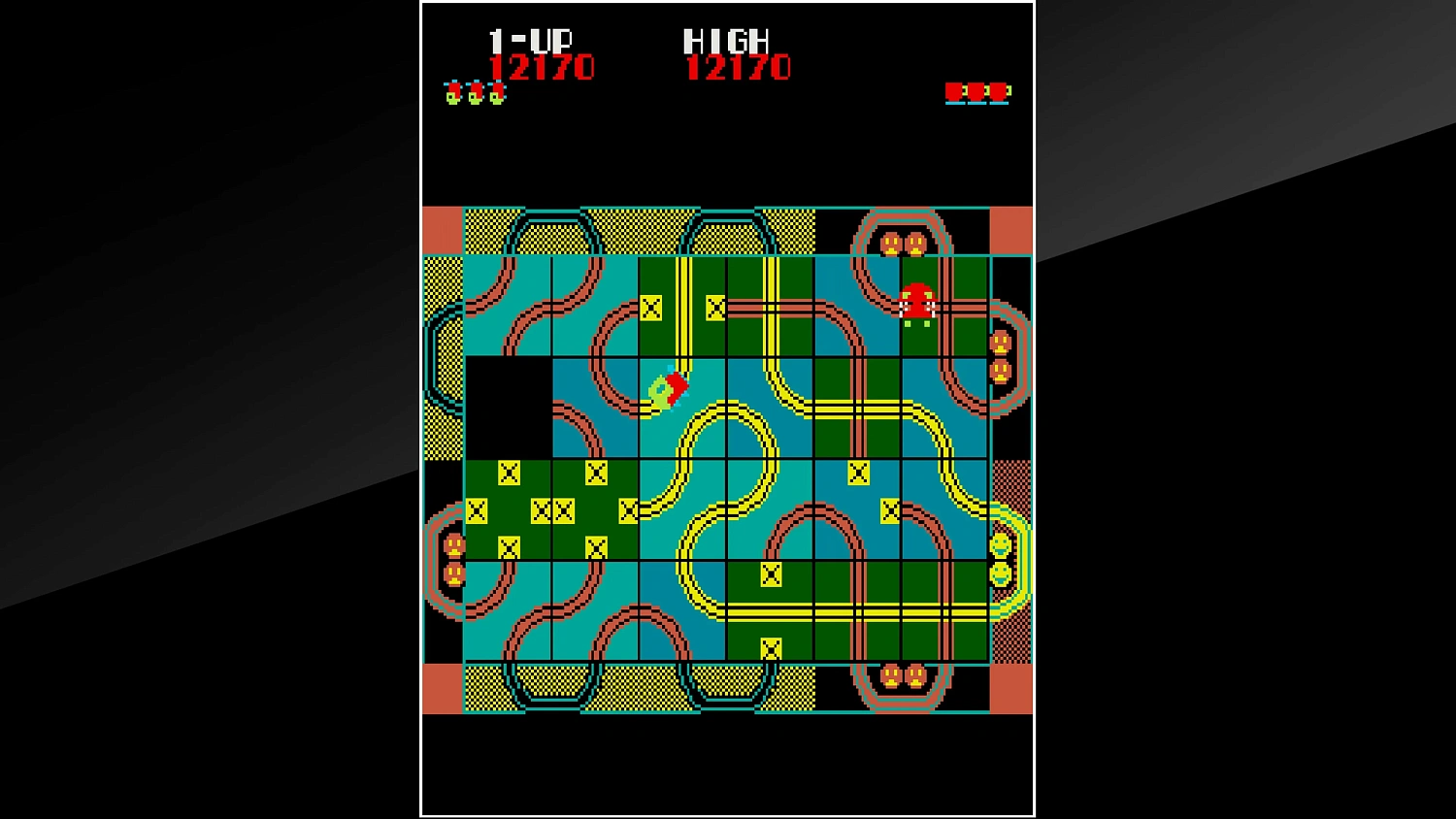Click the 1-UP score 12170

pyautogui.click(x=545, y=68)
